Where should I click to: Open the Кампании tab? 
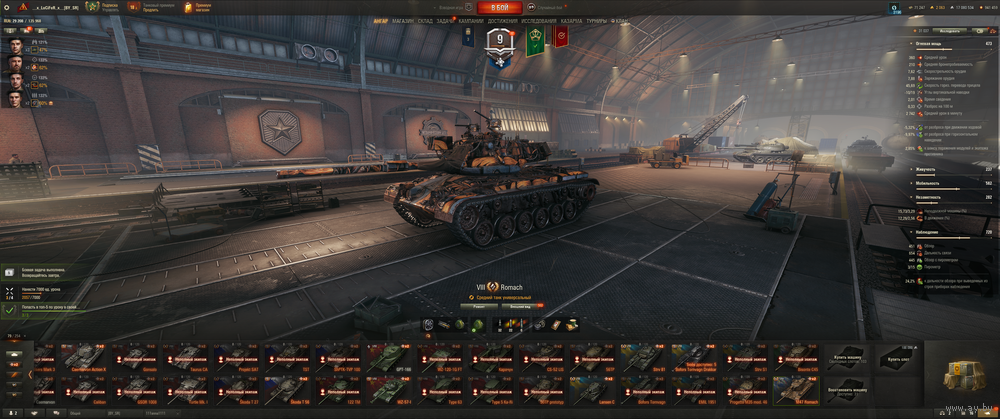pos(471,20)
